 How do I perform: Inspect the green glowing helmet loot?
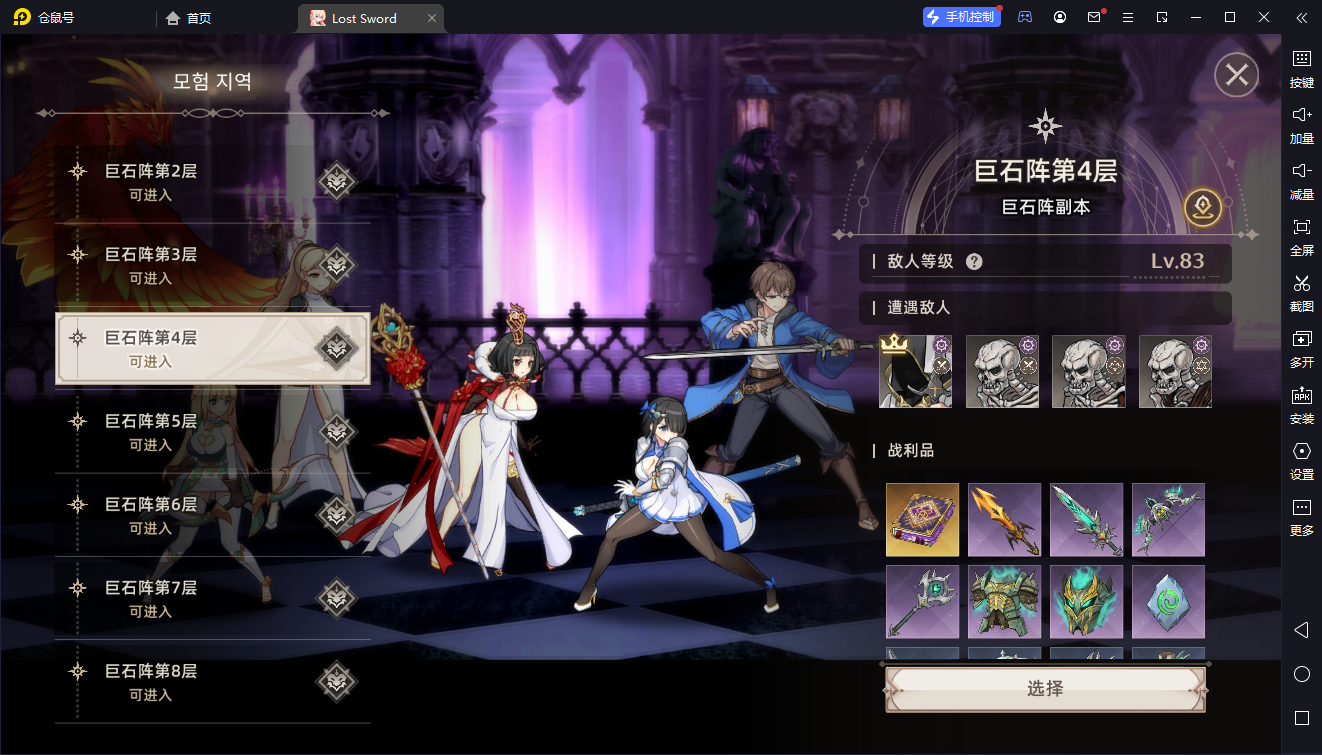point(1086,602)
